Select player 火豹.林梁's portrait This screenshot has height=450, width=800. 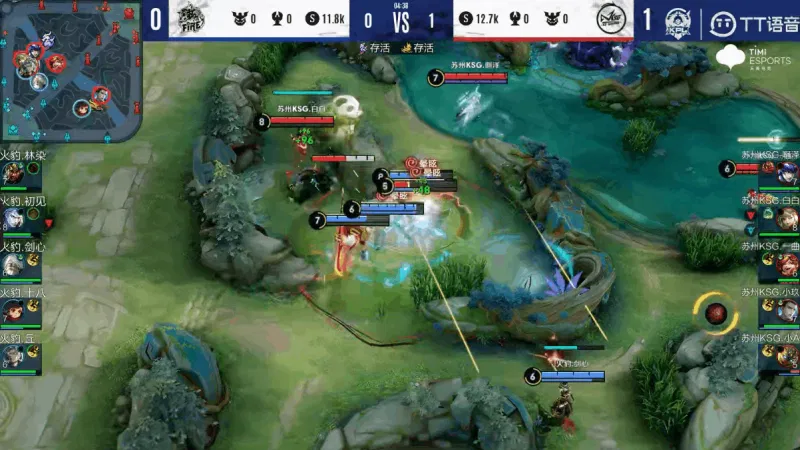[x=14, y=174]
